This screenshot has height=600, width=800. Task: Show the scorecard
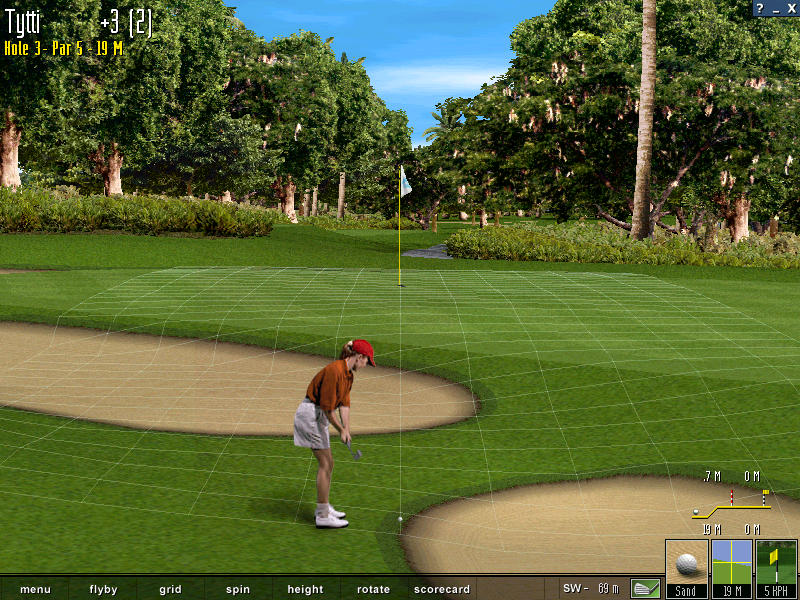coord(441,589)
